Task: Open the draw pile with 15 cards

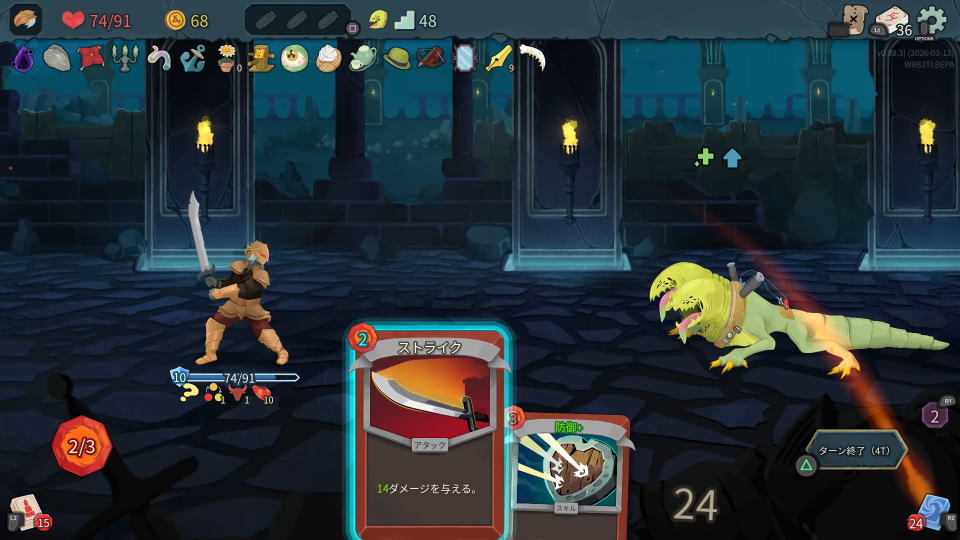Action: (x=28, y=512)
